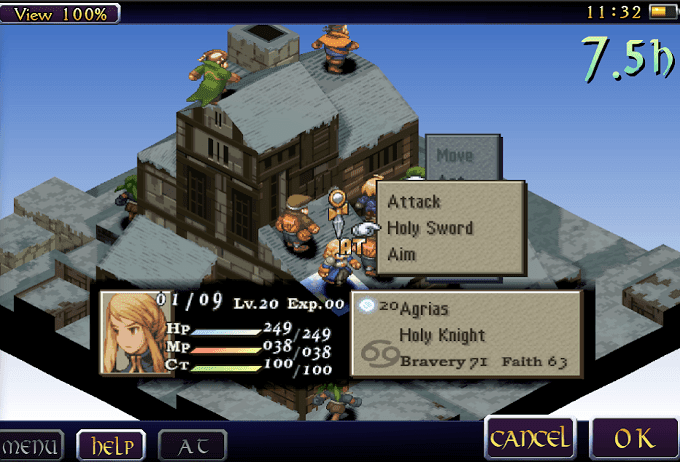
Task: Click the View 100% zoom control
Action: [60, 13]
